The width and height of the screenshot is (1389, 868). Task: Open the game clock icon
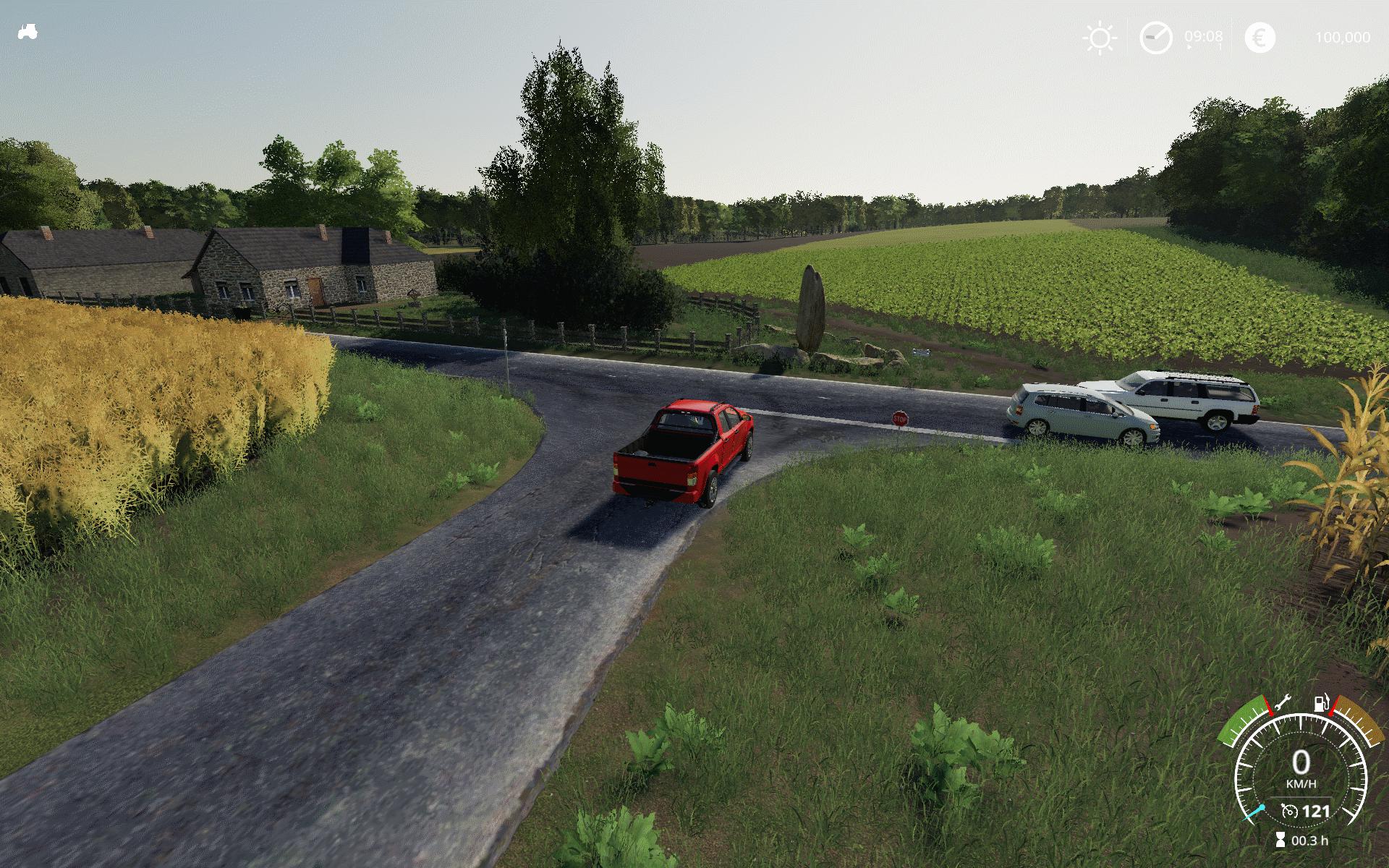(1155, 38)
